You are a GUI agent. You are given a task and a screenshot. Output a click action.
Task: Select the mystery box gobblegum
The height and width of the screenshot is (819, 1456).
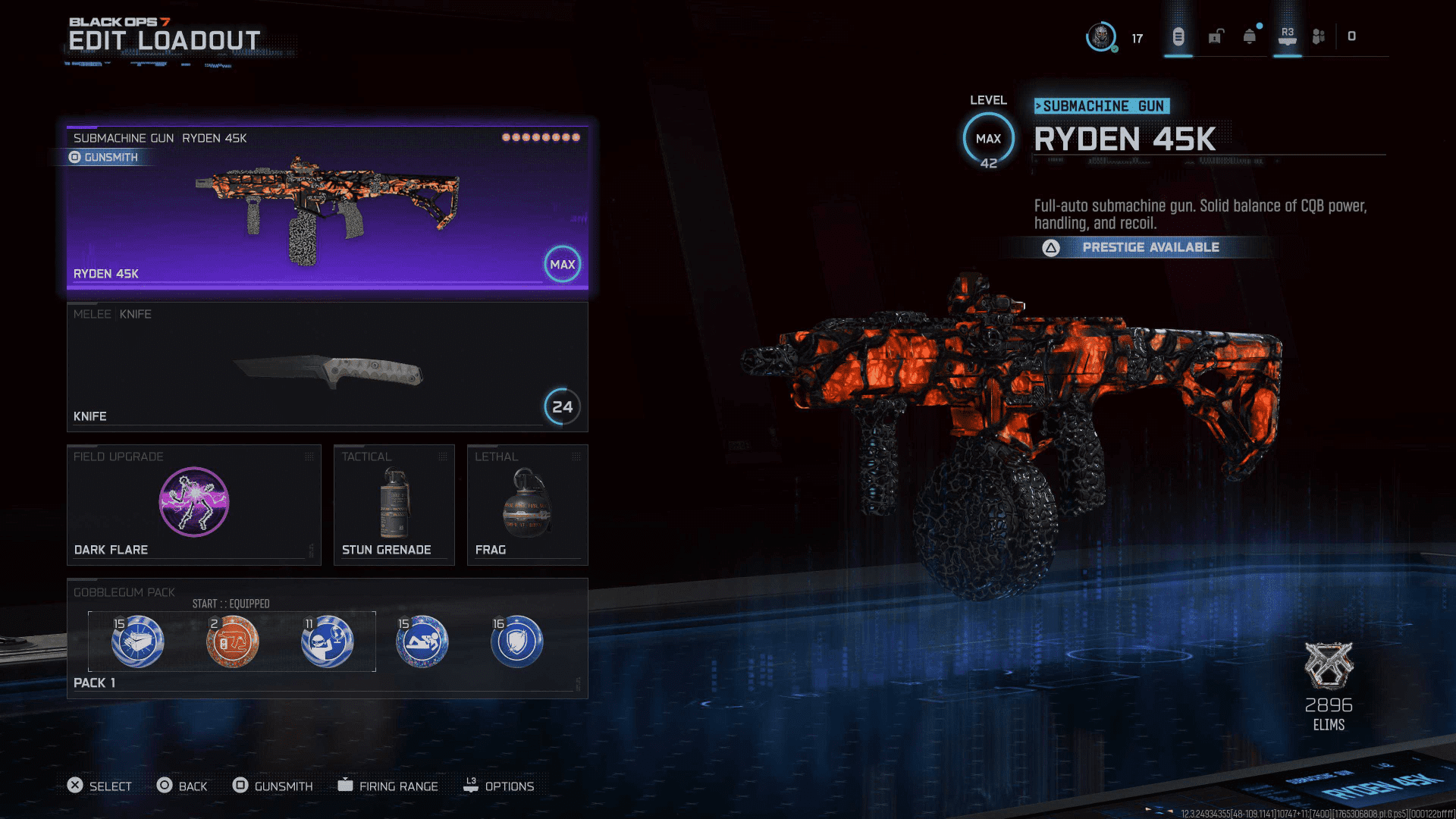coord(137,642)
